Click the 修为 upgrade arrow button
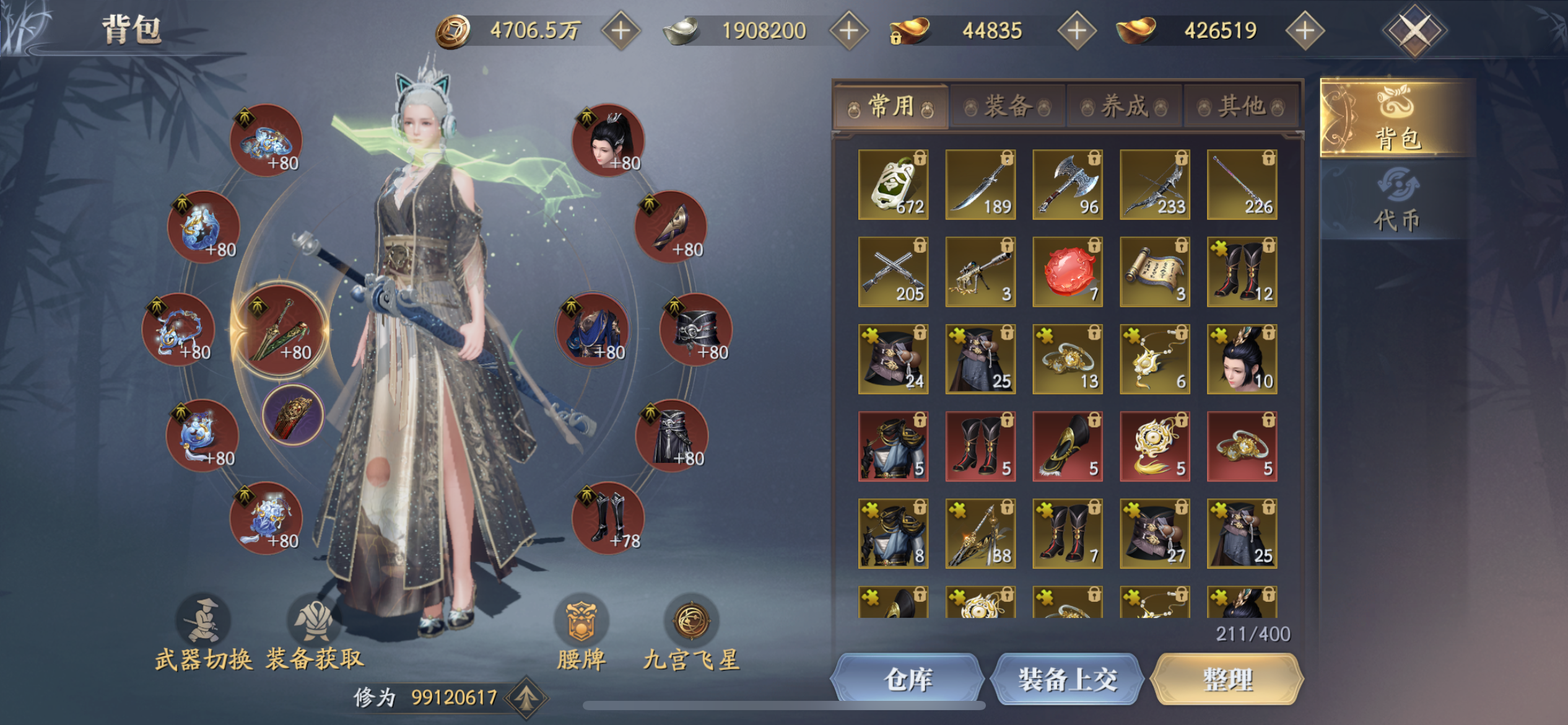Viewport: 1568px width, 725px height. [526, 698]
